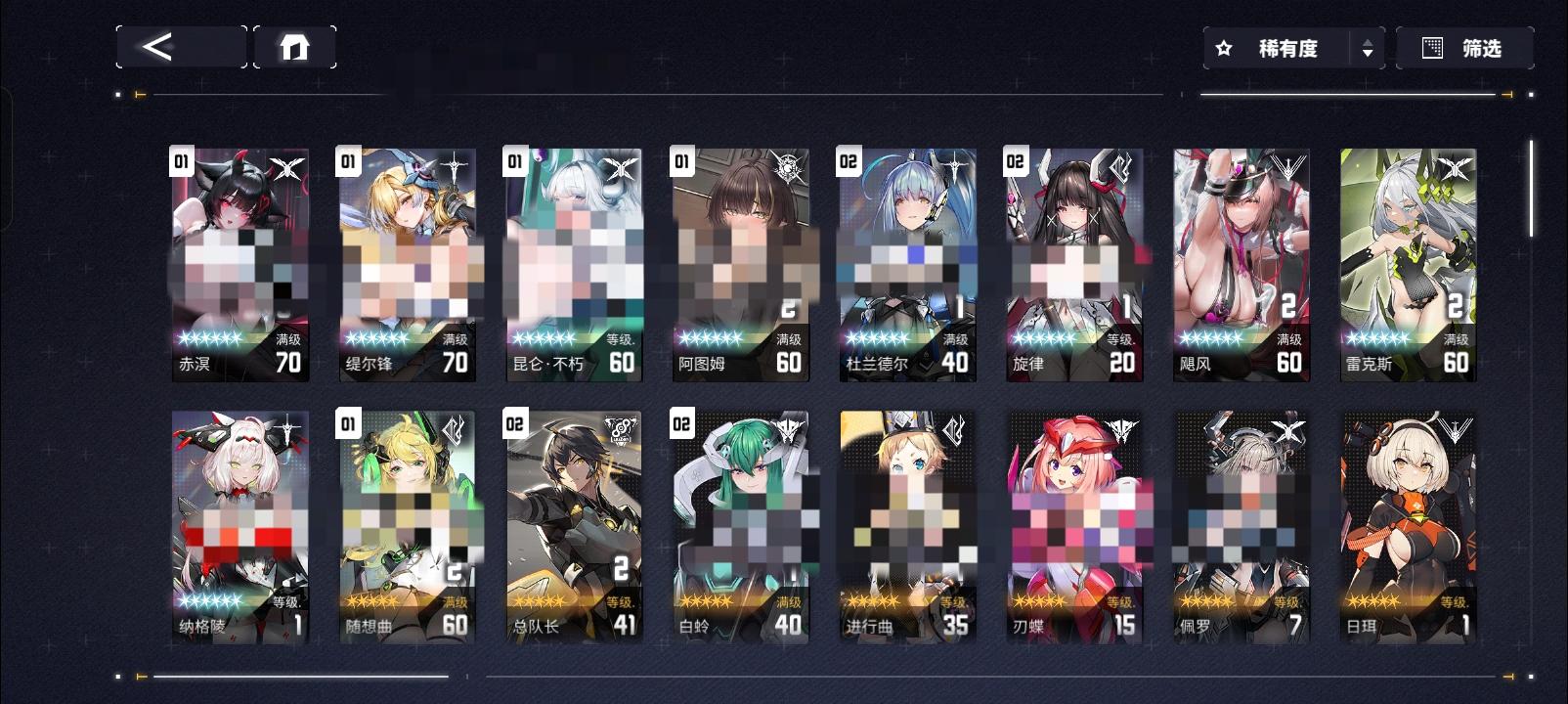The width and height of the screenshot is (1568, 704).
Task: Click the star rating row on 阿图姆's card
Action: (x=711, y=338)
